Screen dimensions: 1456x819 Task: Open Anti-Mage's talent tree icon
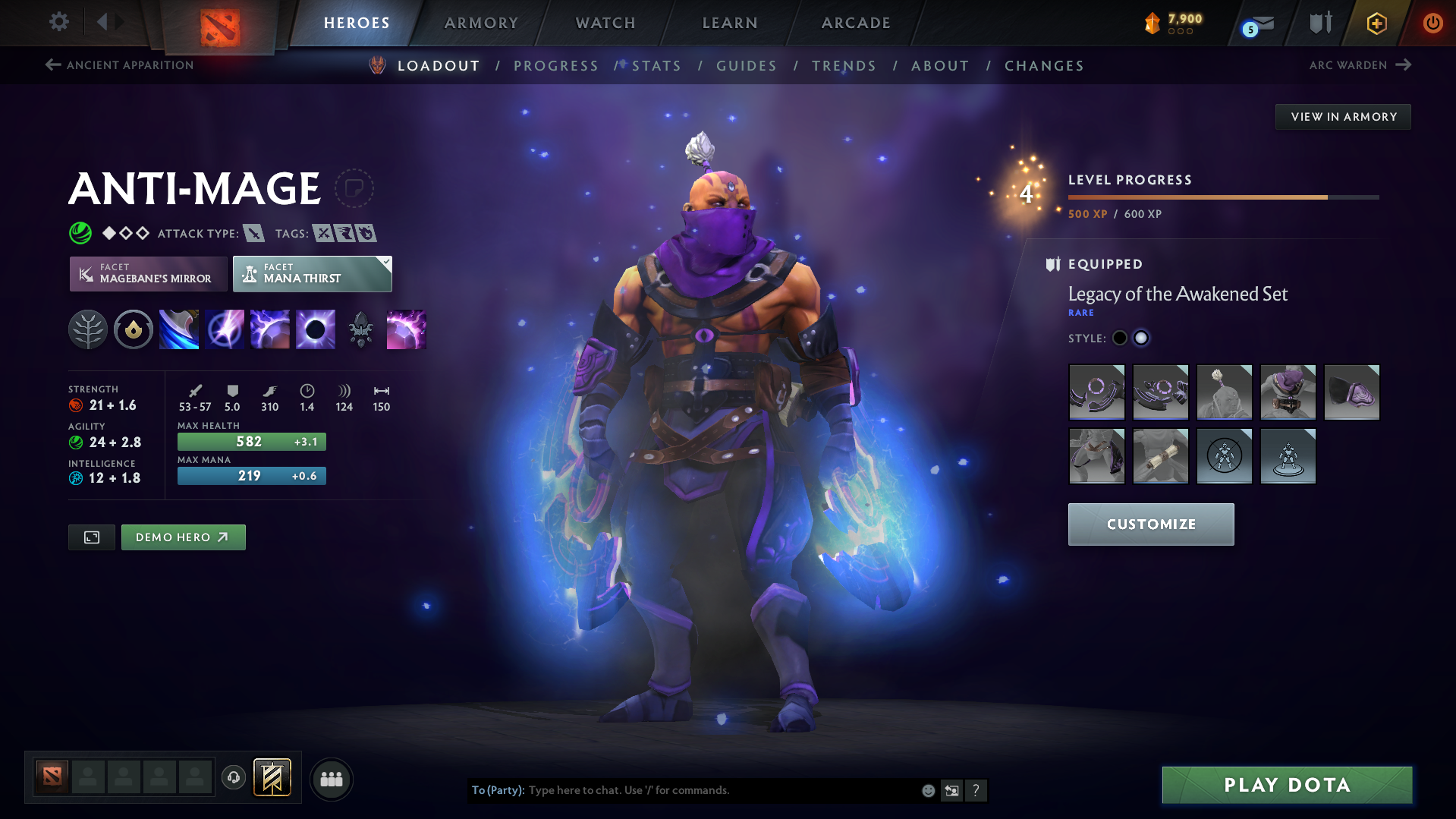tap(87, 329)
